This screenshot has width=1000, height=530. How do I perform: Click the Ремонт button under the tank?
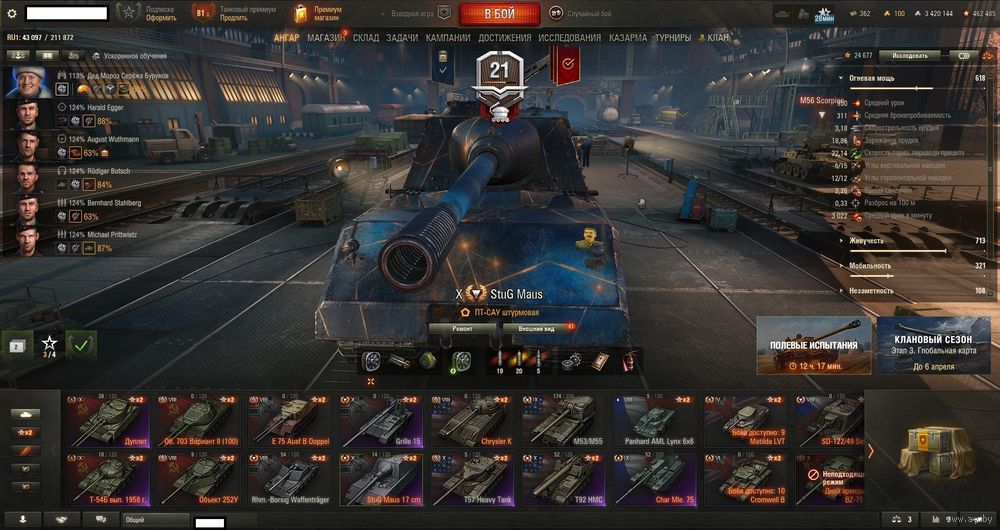[x=462, y=327]
